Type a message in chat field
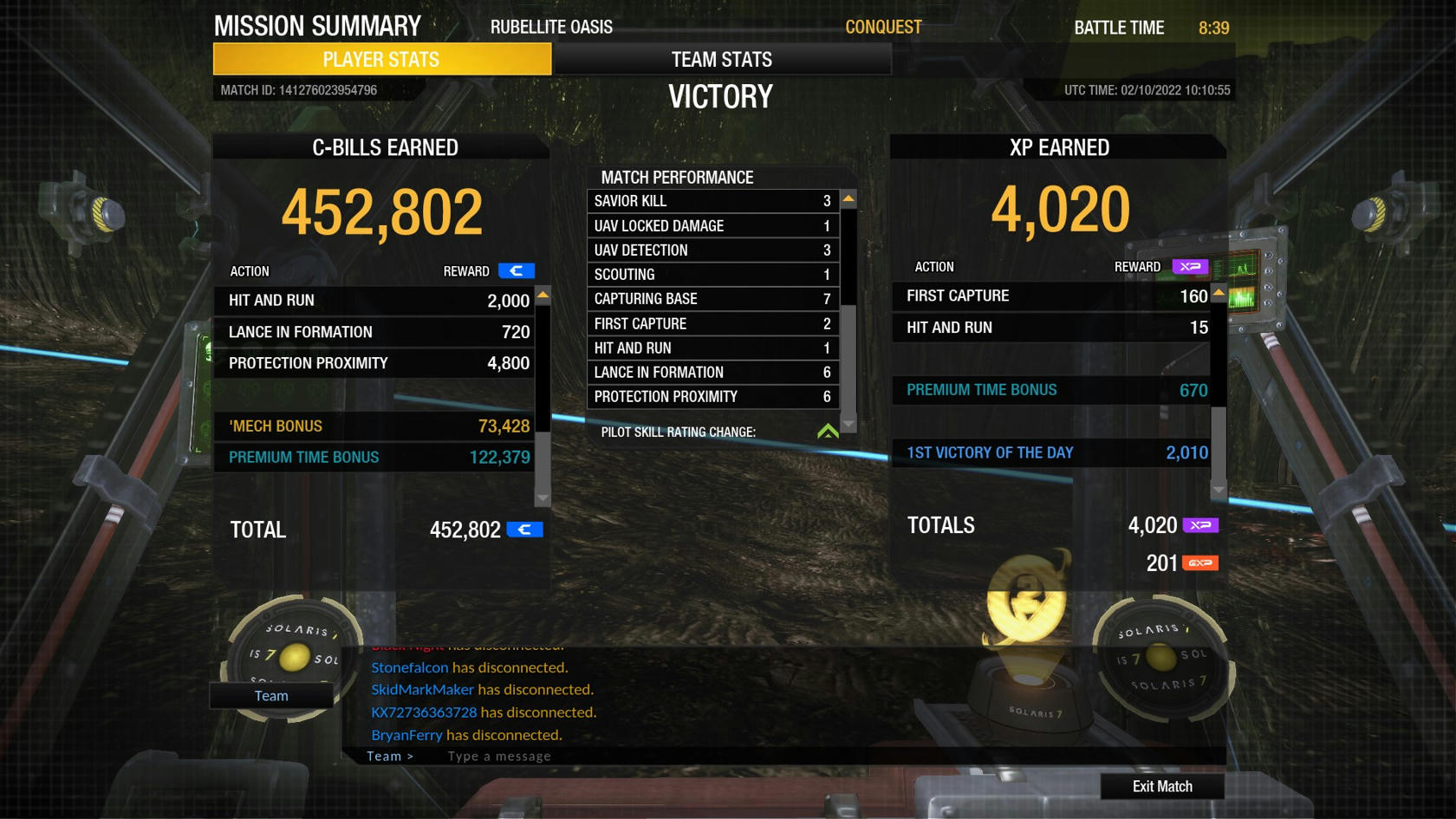The image size is (1456, 819). click(607, 756)
